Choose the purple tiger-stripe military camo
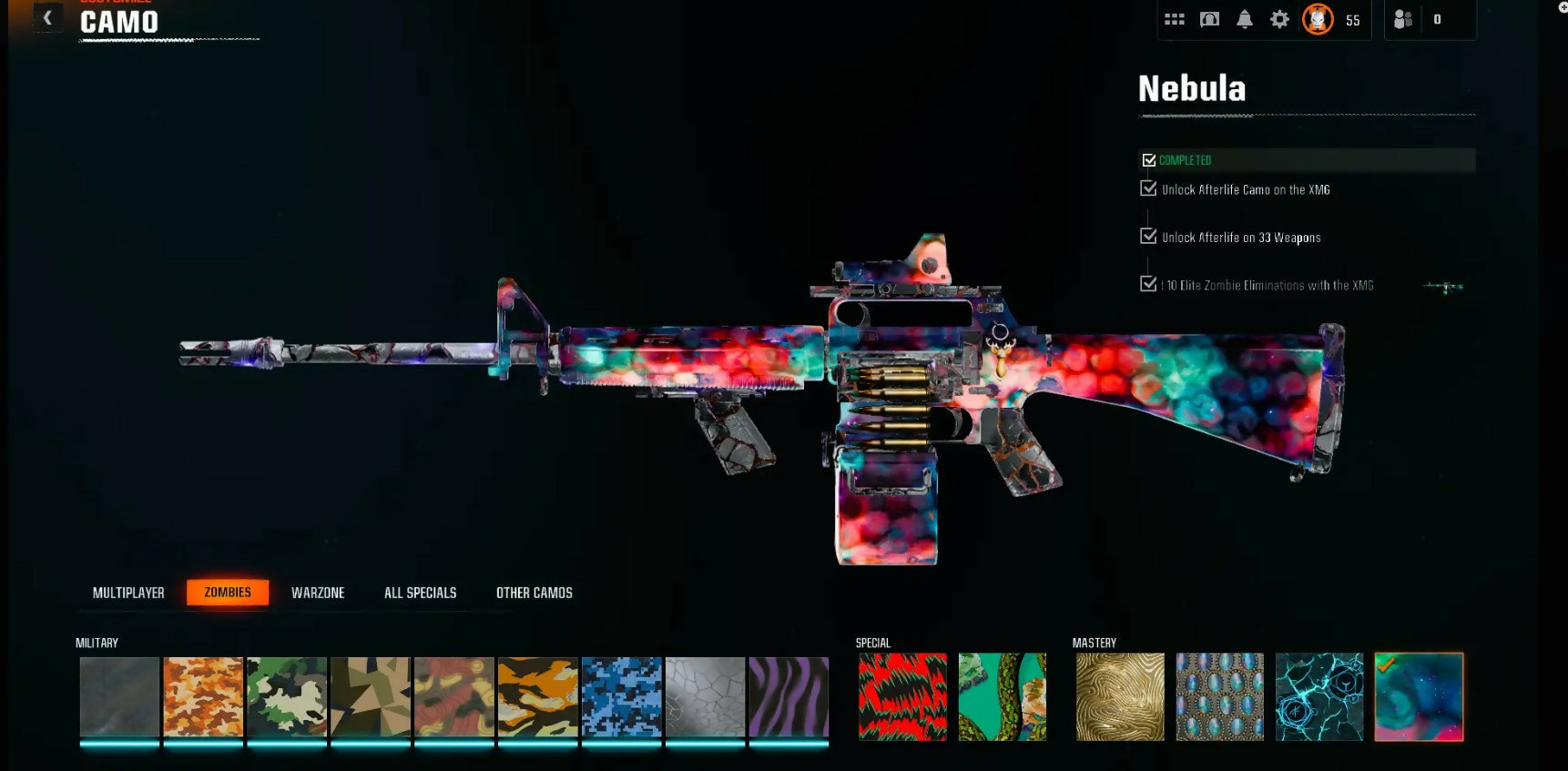This screenshot has width=1568, height=771. pos(789,696)
